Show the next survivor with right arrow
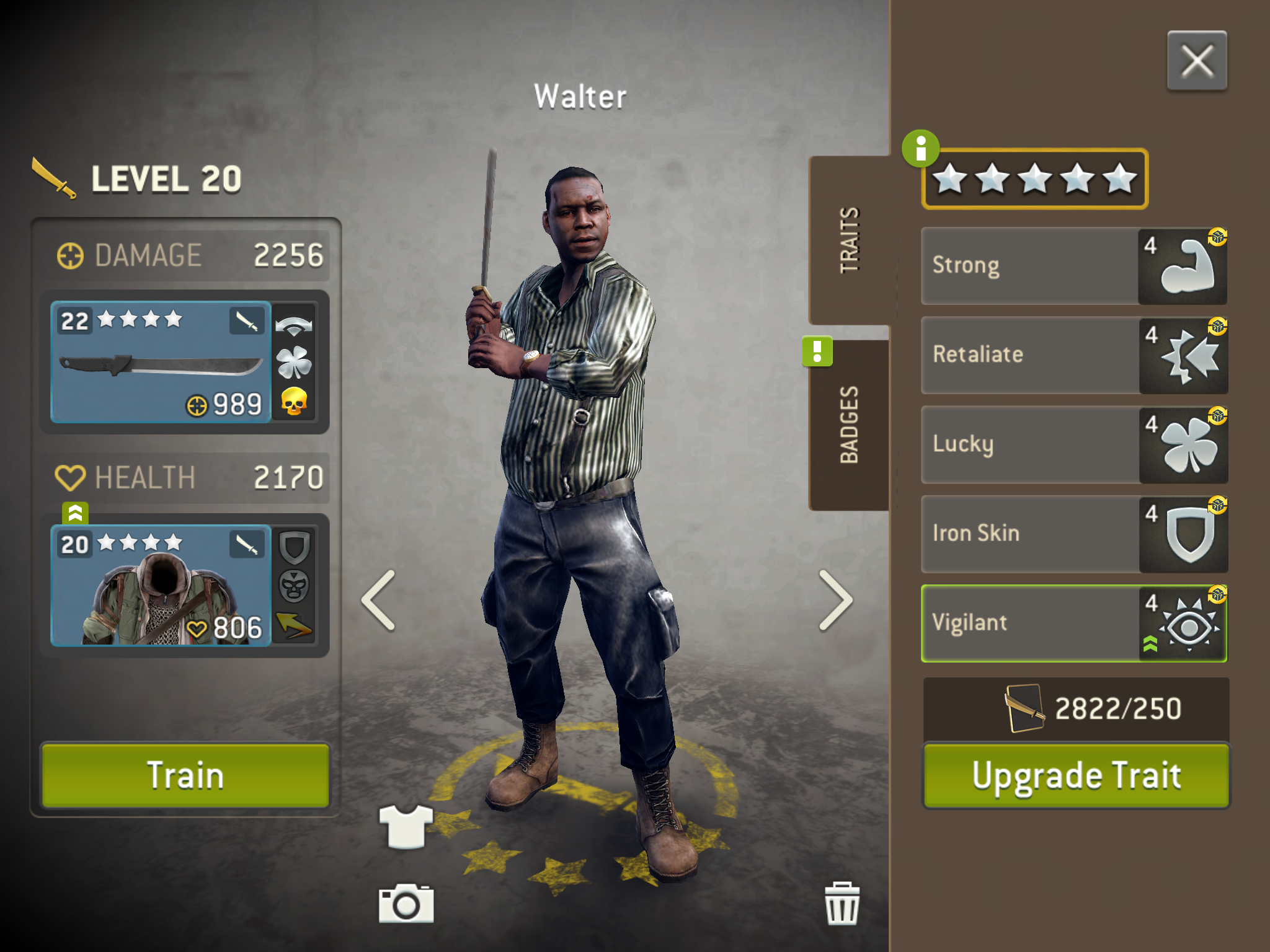The image size is (1270, 952). [x=835, y=600]
